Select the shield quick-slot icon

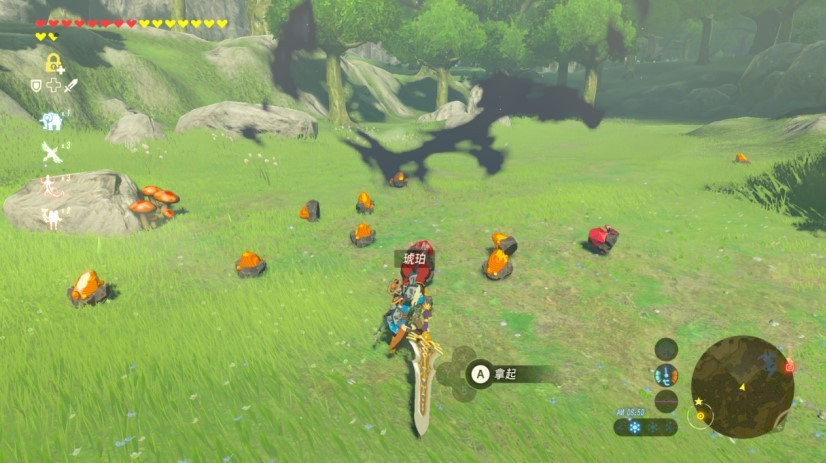click(38, 86)
